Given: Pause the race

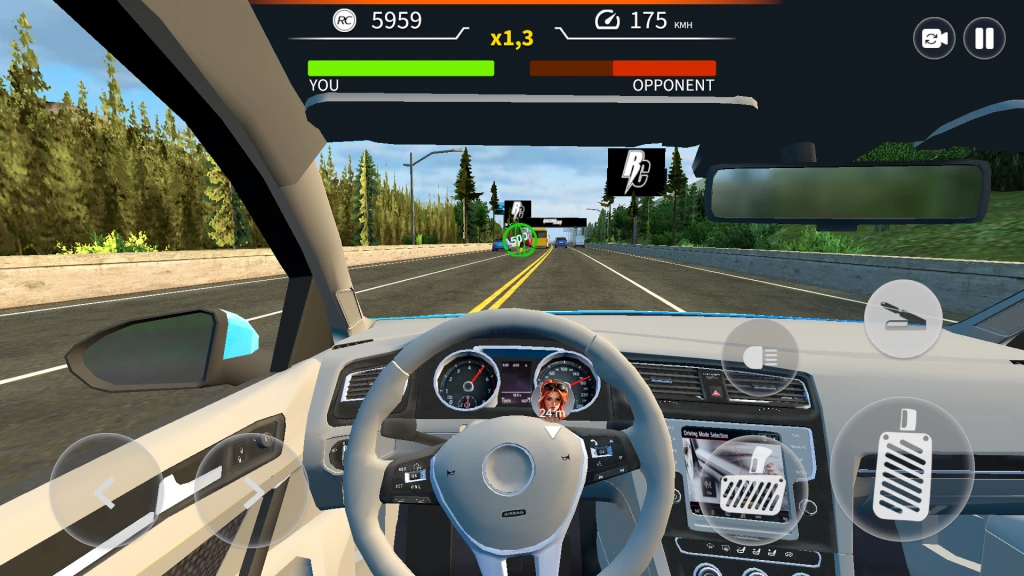Looking at the screenshot, I should (x=984, y=39).
